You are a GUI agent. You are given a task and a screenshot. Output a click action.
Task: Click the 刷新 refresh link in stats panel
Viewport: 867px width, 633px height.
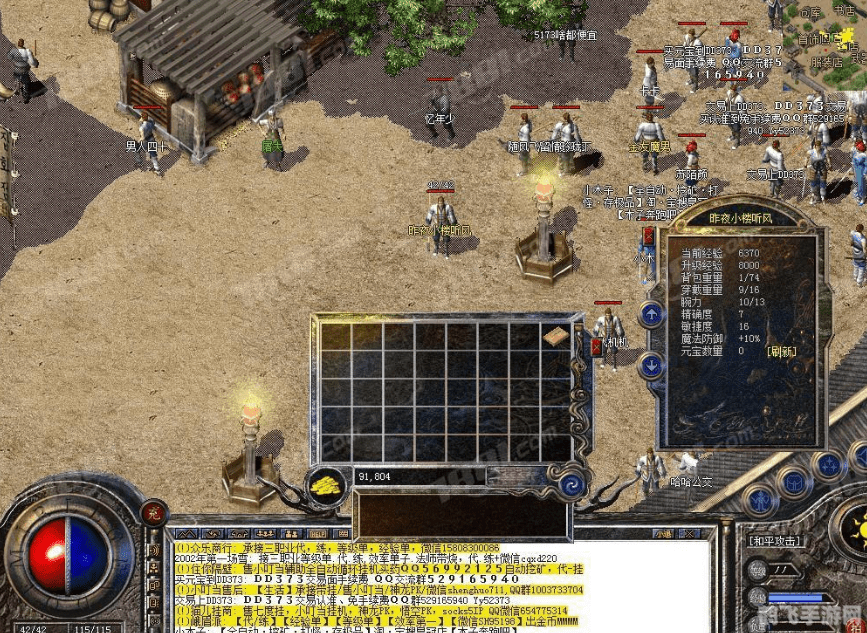pyautogui.click(x=783, y=351)
